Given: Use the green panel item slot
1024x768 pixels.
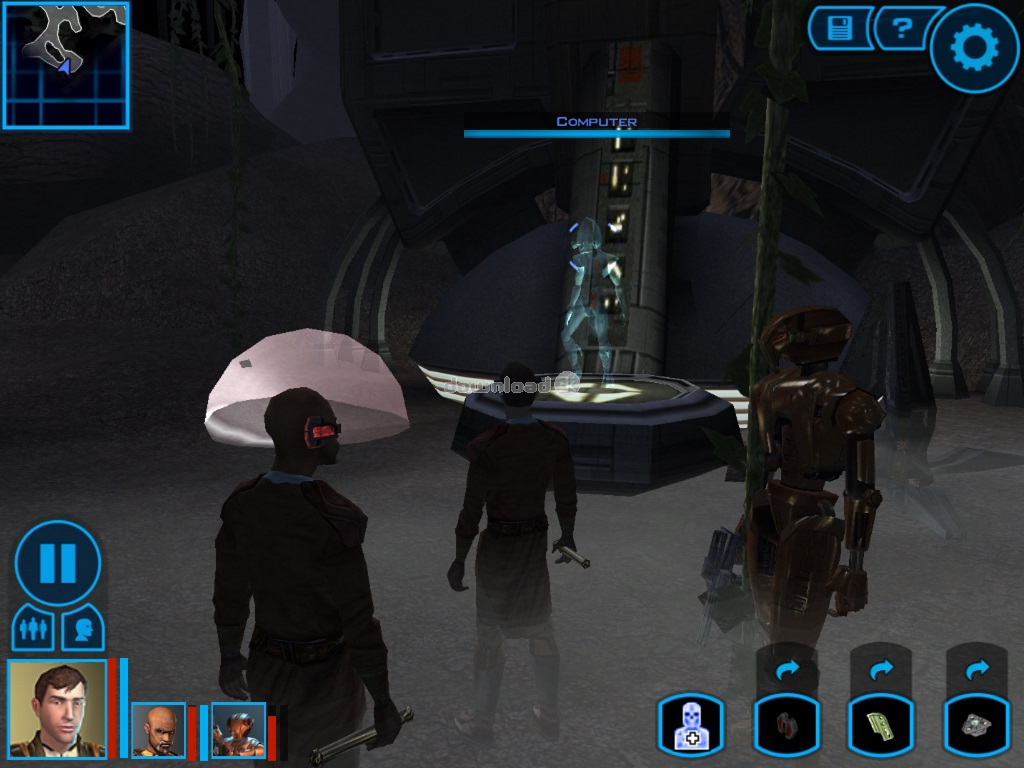Looking at the screenshot, I should [x=881, y=724].
